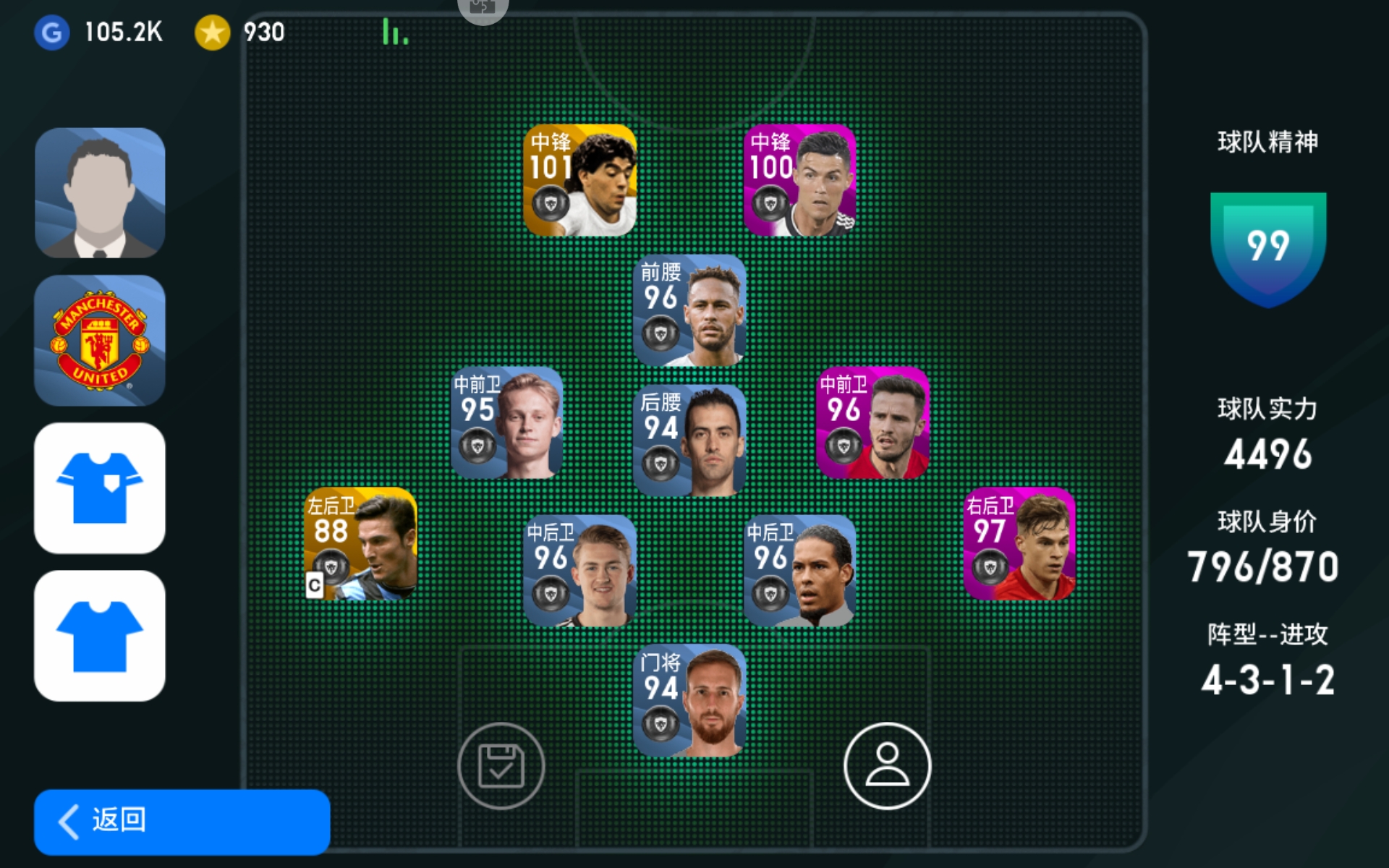
Task: Select the Manchester United club badge
Action: pos(100,340)
